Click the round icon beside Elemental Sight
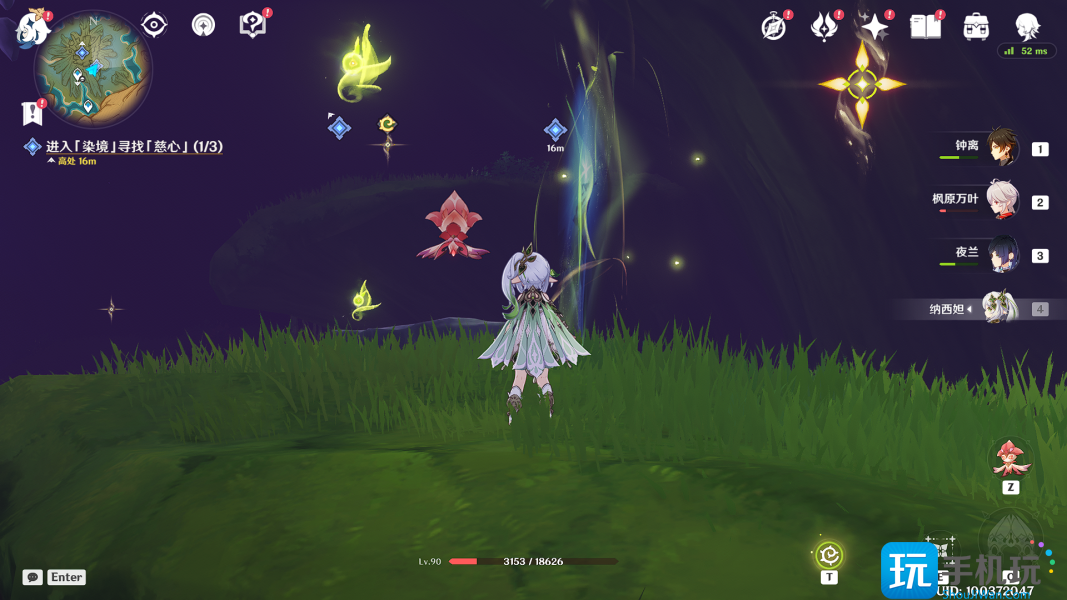1067x600 pixels. (x=204, y=25)
